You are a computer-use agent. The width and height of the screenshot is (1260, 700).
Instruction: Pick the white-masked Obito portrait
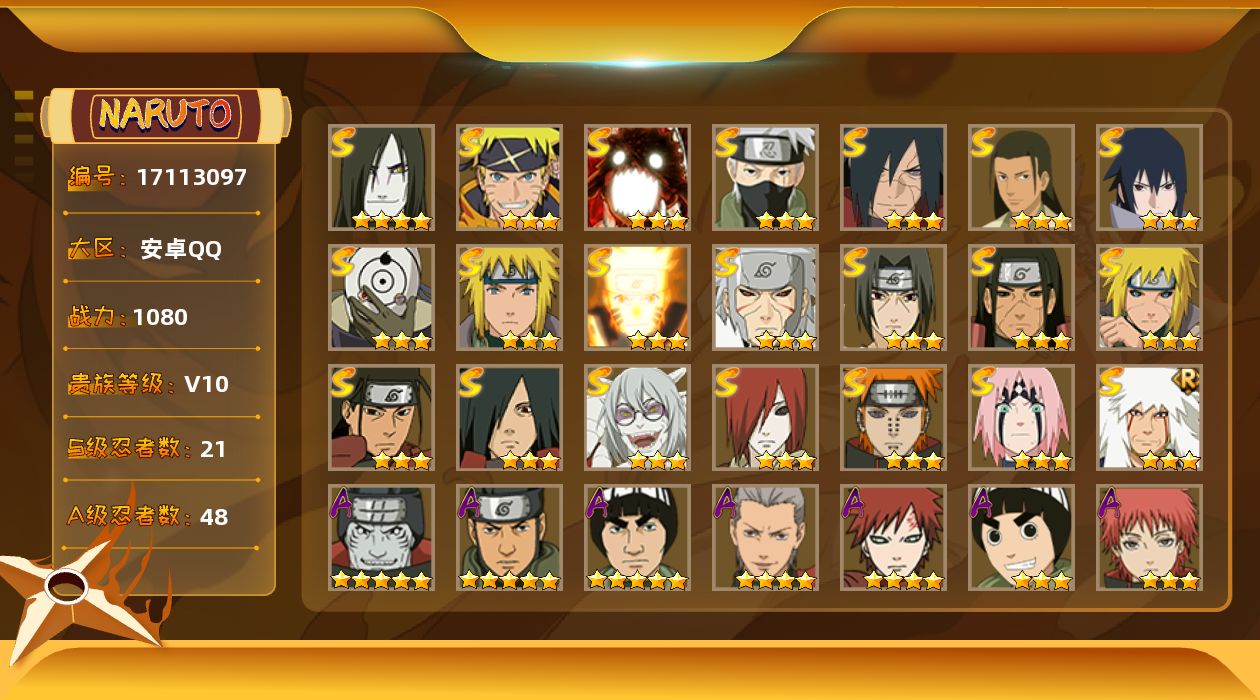(x=381, y=297)
